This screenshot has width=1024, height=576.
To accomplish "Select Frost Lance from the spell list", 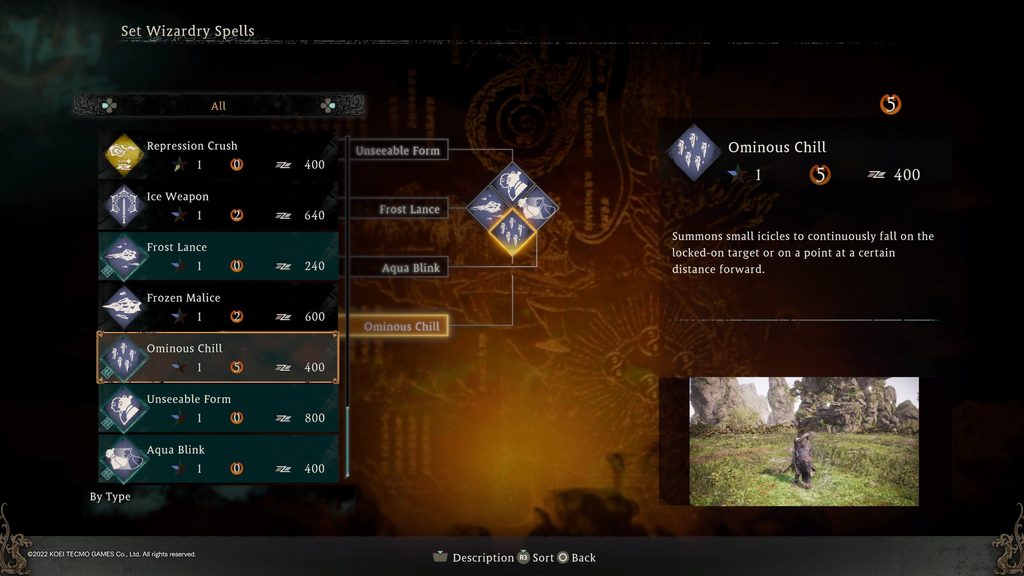I will pos(218,257).
